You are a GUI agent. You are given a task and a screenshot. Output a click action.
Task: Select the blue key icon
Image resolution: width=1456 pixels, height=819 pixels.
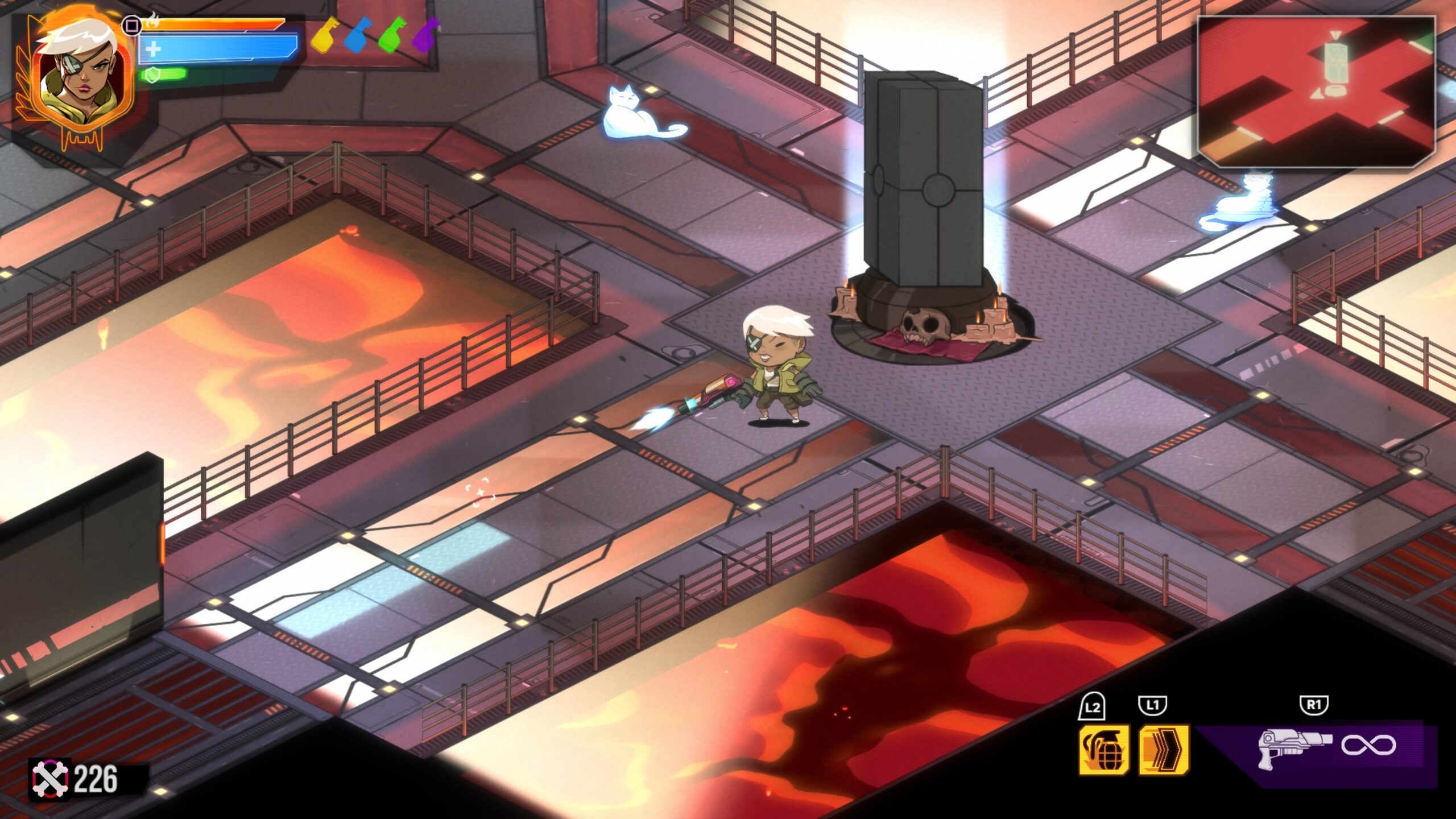pyautogui.click(x=358, y=35)
